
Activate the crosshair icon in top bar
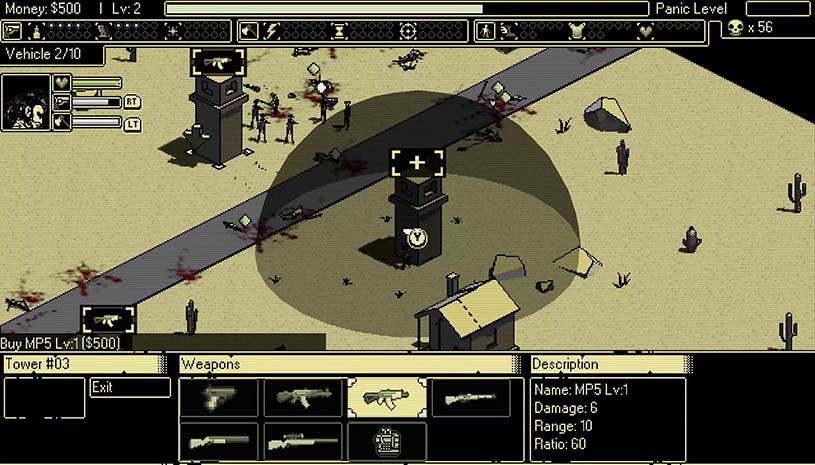pyautogui.click(x=408, y=30)
